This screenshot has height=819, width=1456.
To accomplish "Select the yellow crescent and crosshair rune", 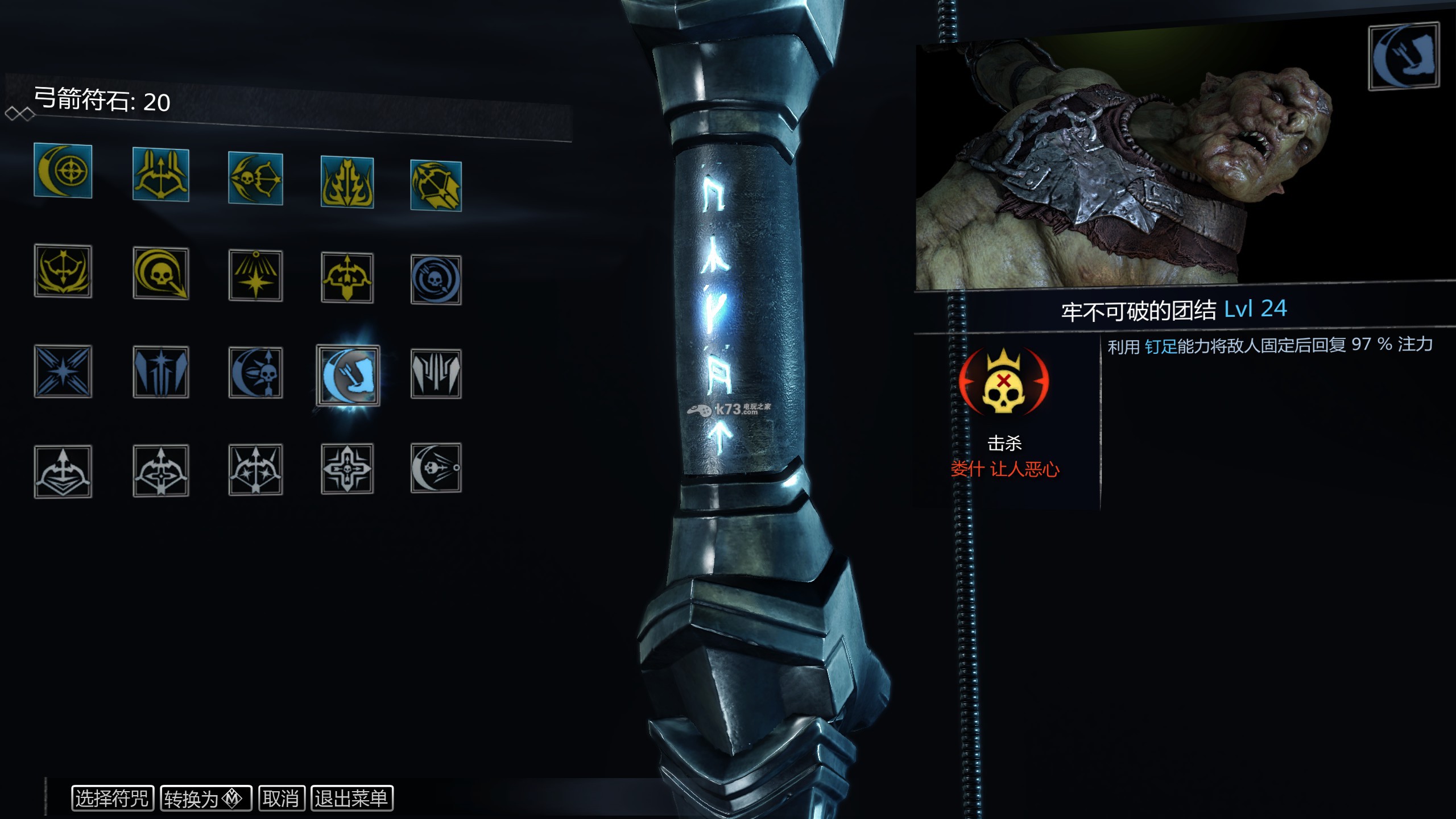I will [63, 171].
